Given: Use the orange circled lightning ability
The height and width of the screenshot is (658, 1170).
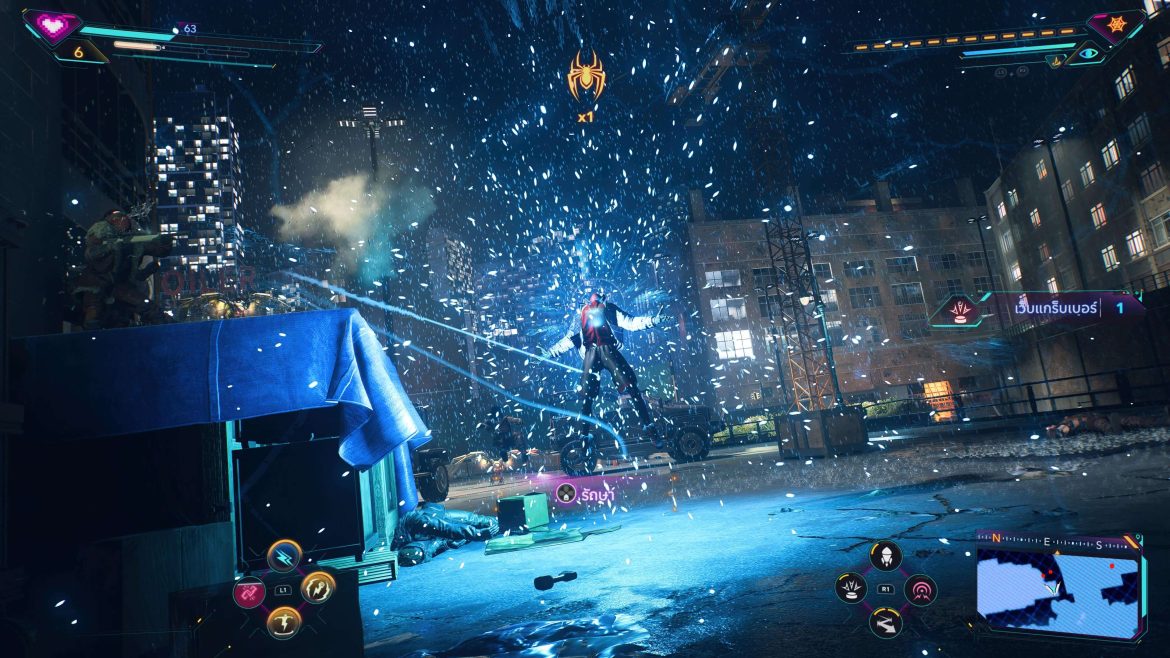Looking at the screenshot, I should [318, 587].
